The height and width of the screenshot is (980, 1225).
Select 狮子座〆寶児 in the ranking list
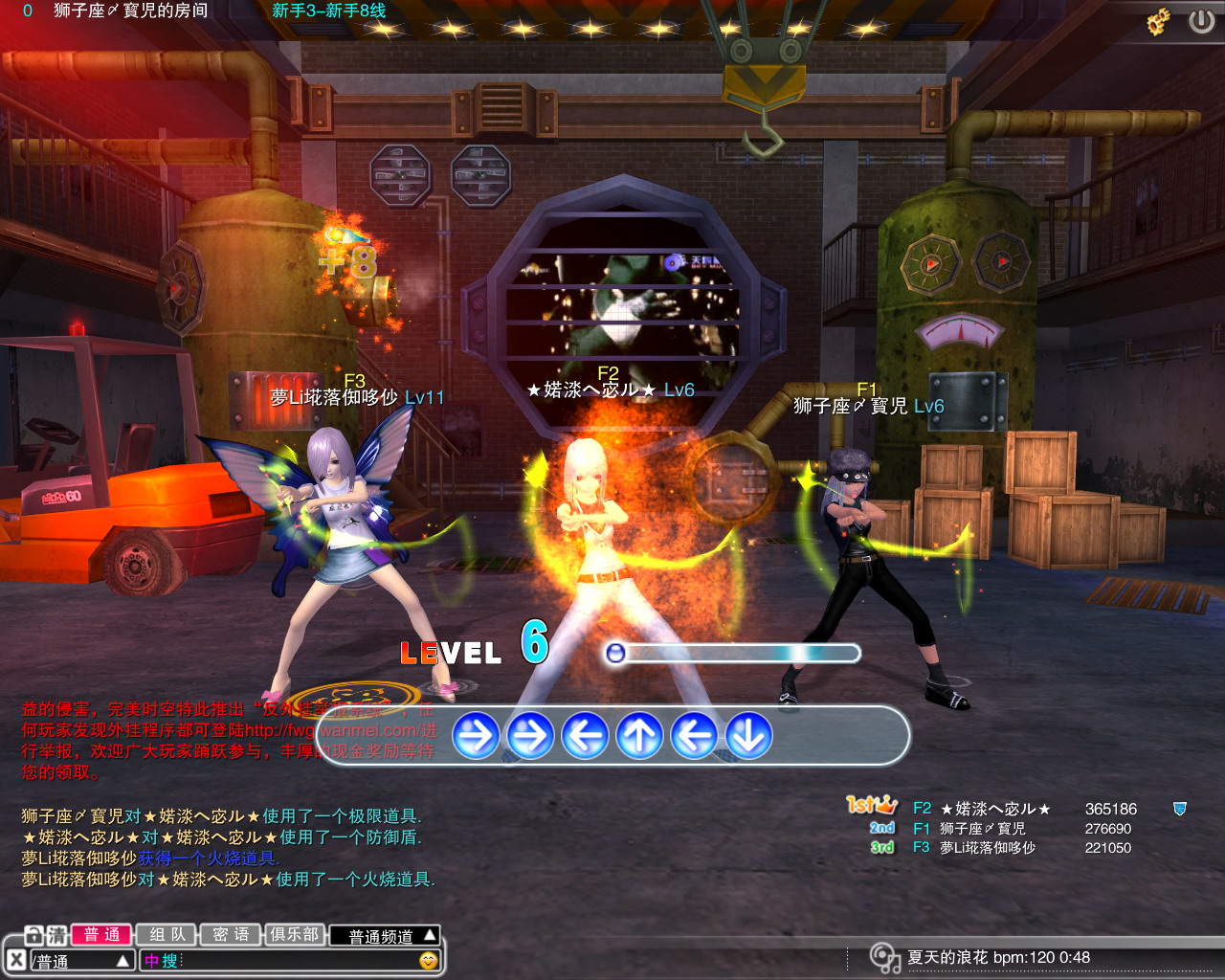(982, 829)
